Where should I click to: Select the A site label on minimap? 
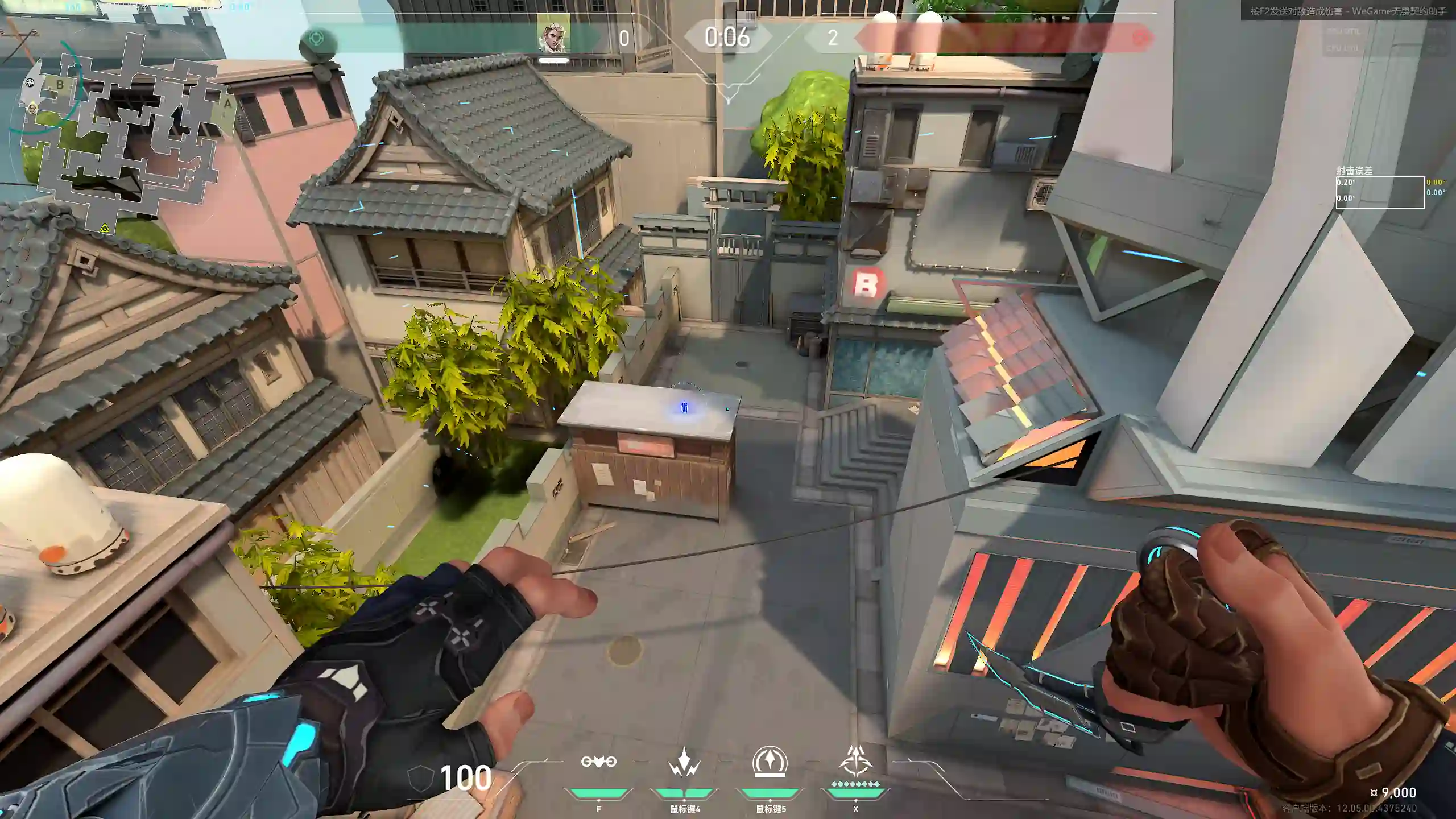tap(227, 104)
